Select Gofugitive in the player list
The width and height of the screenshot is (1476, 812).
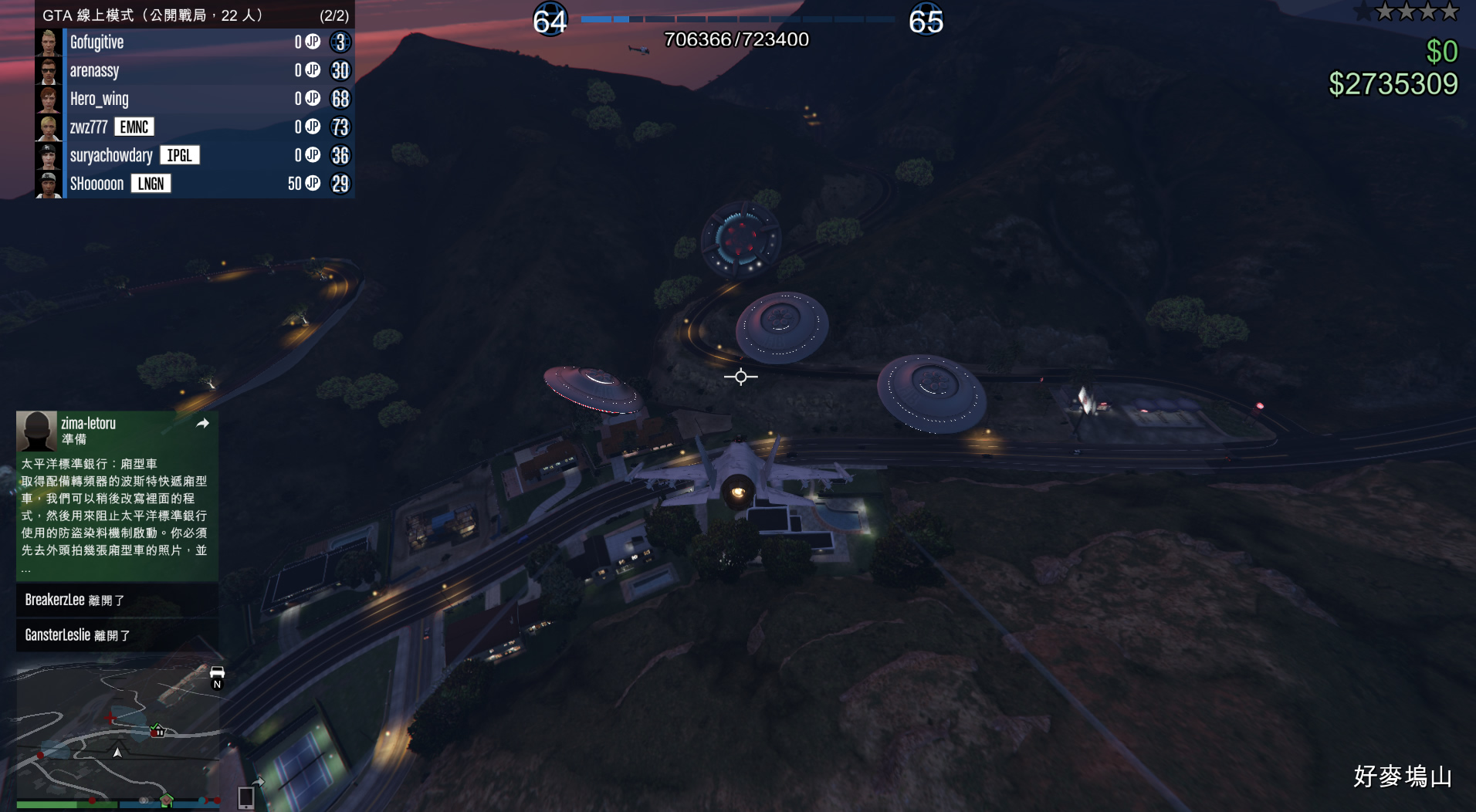coord(193,42)
